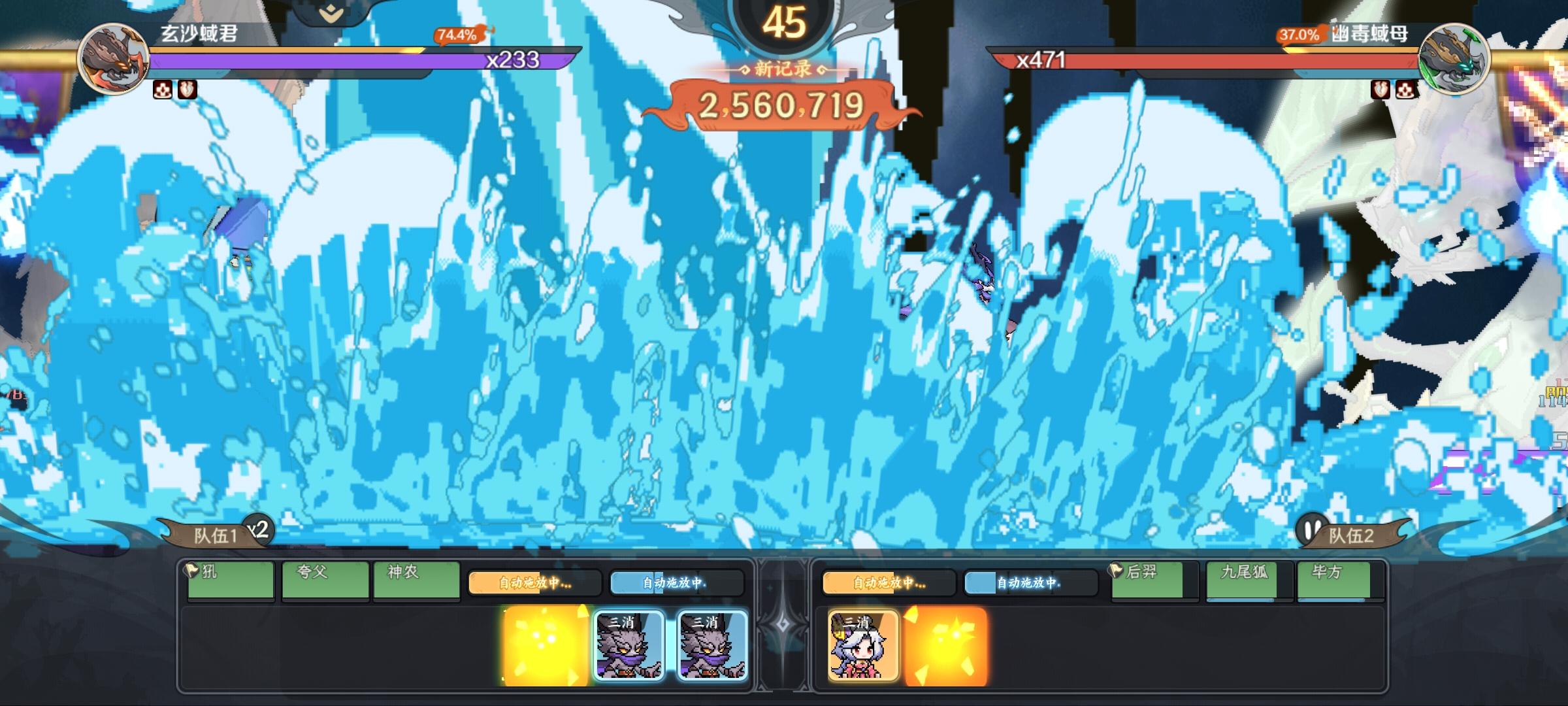
Task: Select the second 三消 character portrait in Team 1
Action: 712,645
